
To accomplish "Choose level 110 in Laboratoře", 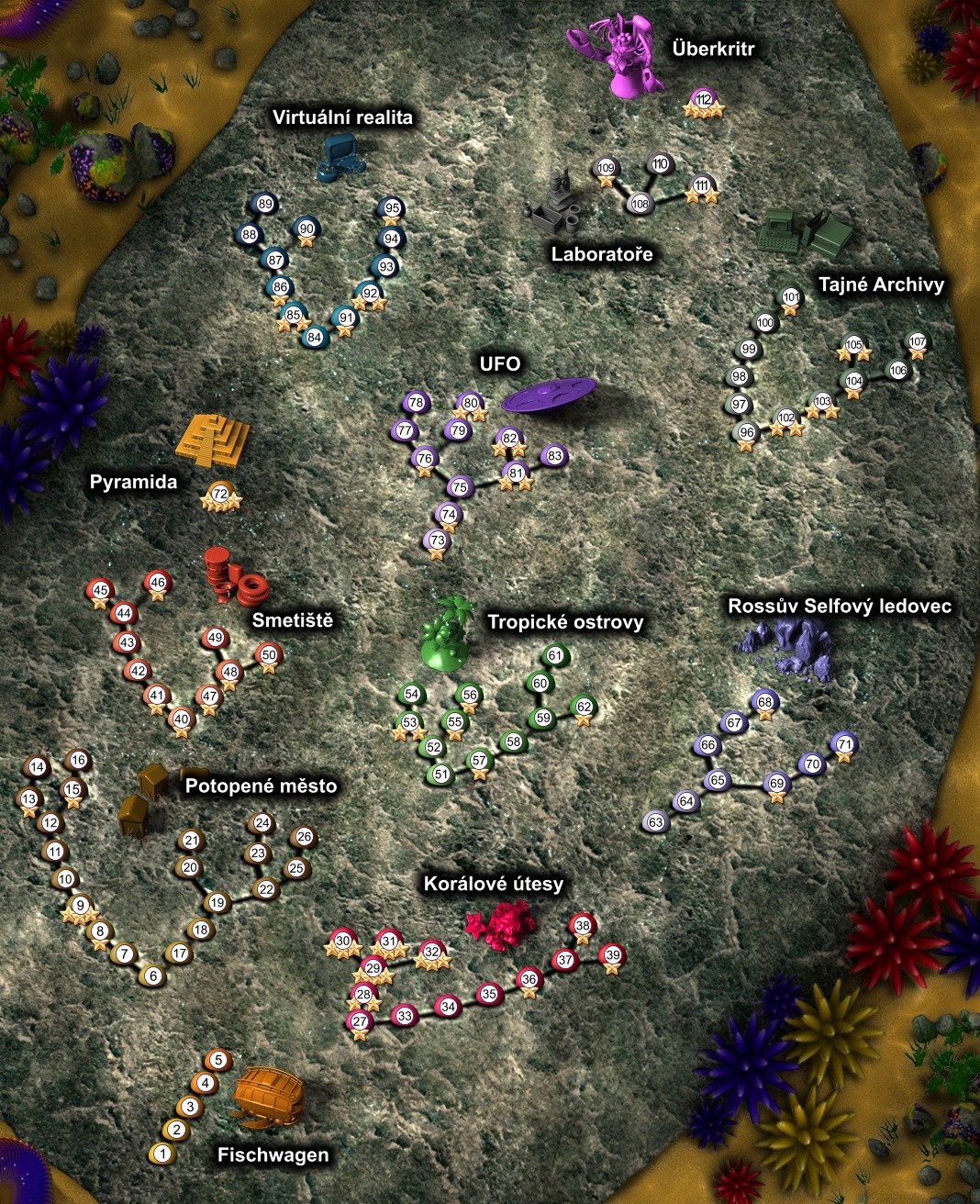I will click(660, 164).
